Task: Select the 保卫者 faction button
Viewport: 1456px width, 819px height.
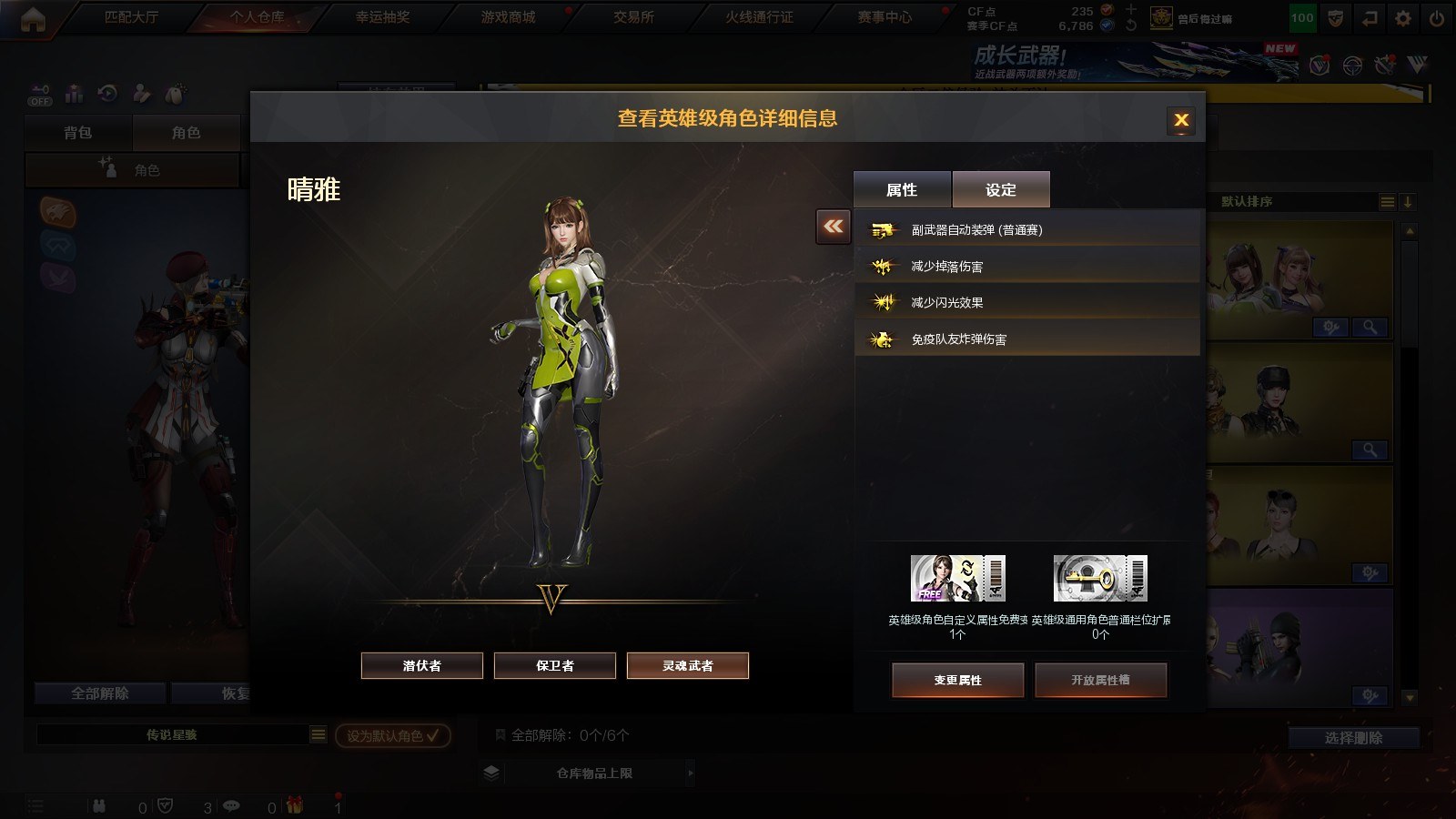Action: coord(555,666)
